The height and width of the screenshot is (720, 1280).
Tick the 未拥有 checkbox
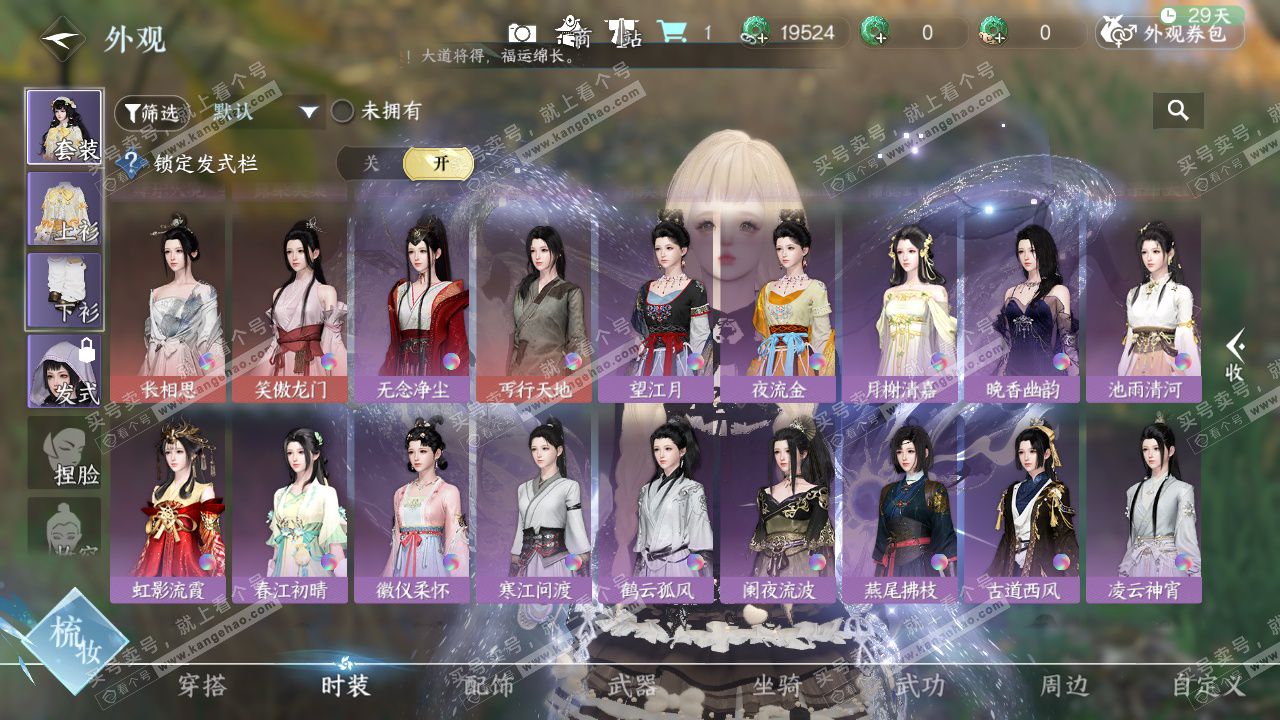(343, 112)
